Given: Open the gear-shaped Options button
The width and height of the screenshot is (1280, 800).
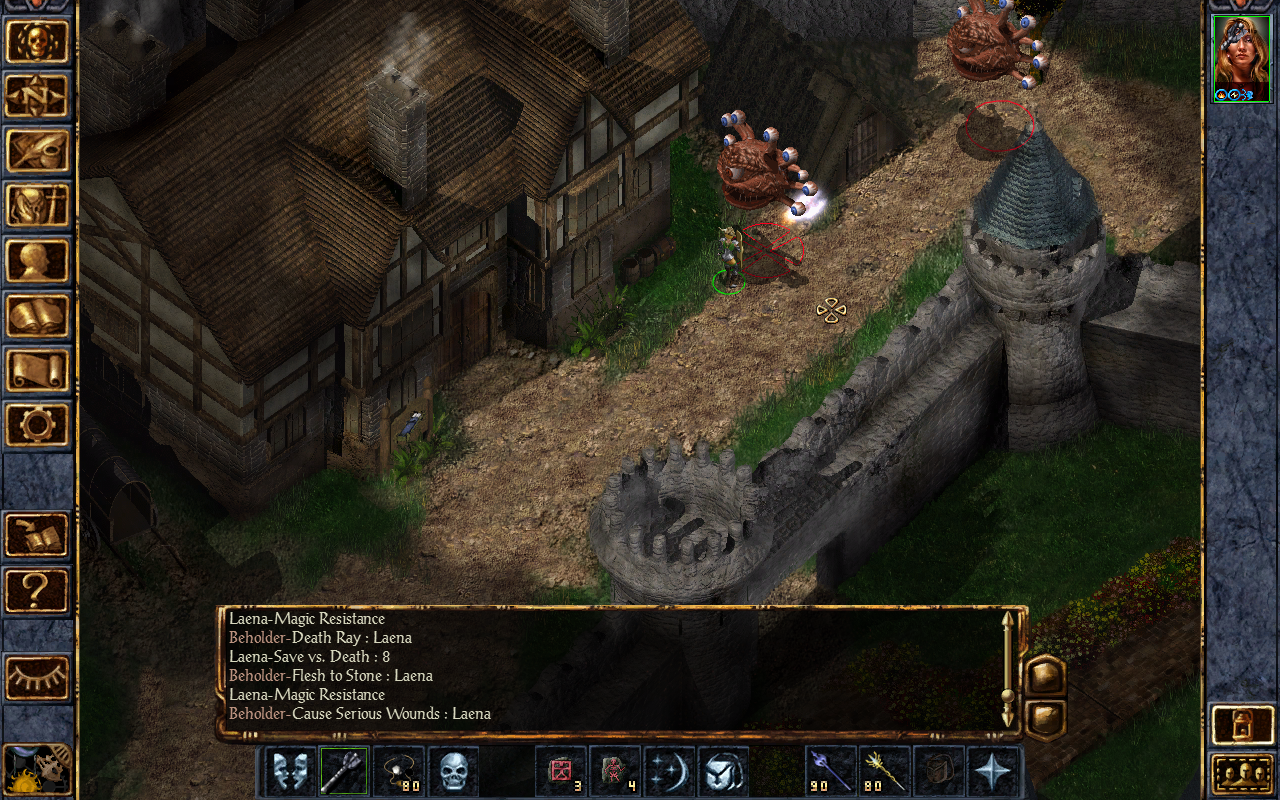Looking at the screenshot, I should coord(38,425).
